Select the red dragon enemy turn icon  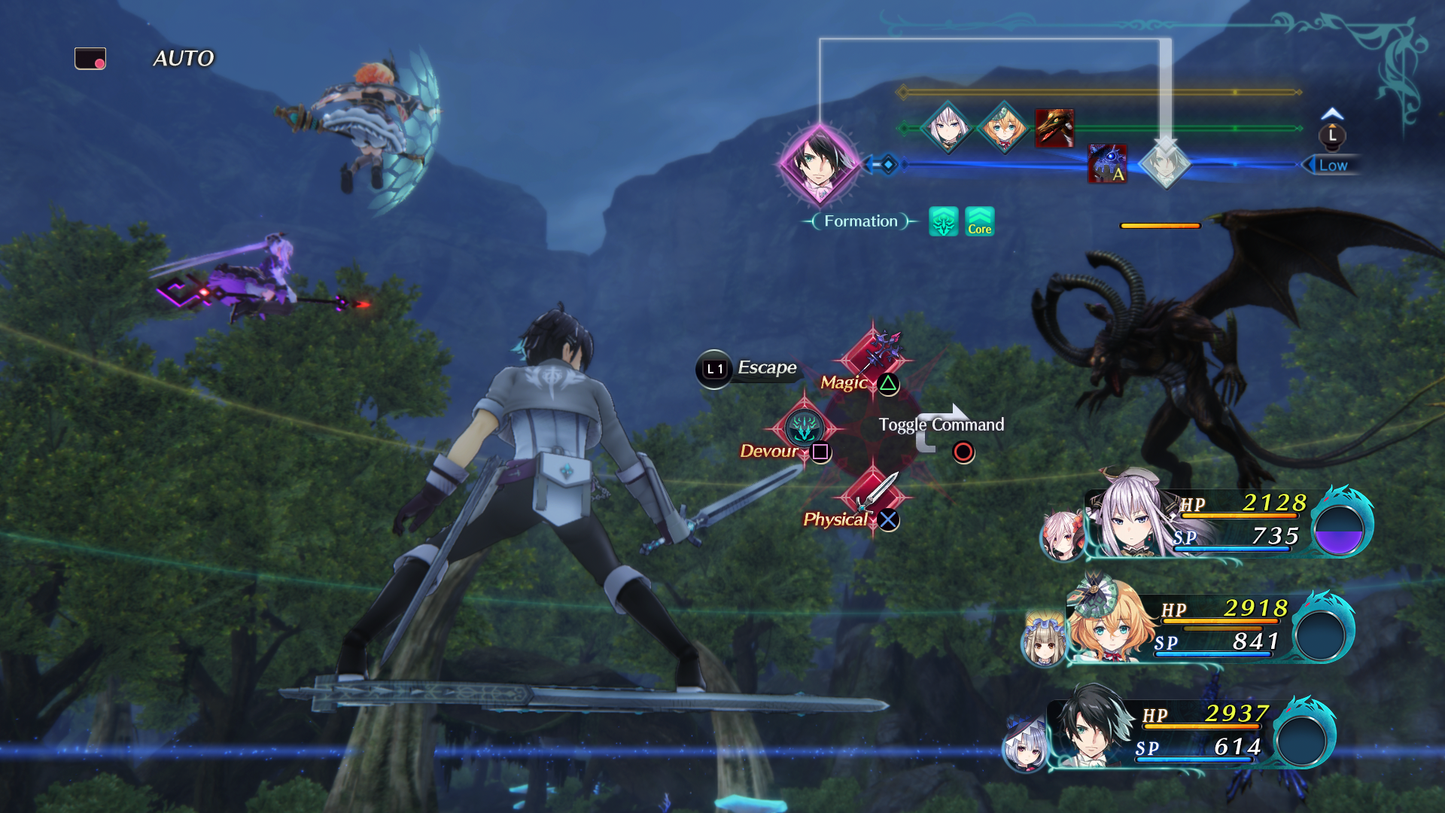pyautogui.click(x=1054, y=128)
